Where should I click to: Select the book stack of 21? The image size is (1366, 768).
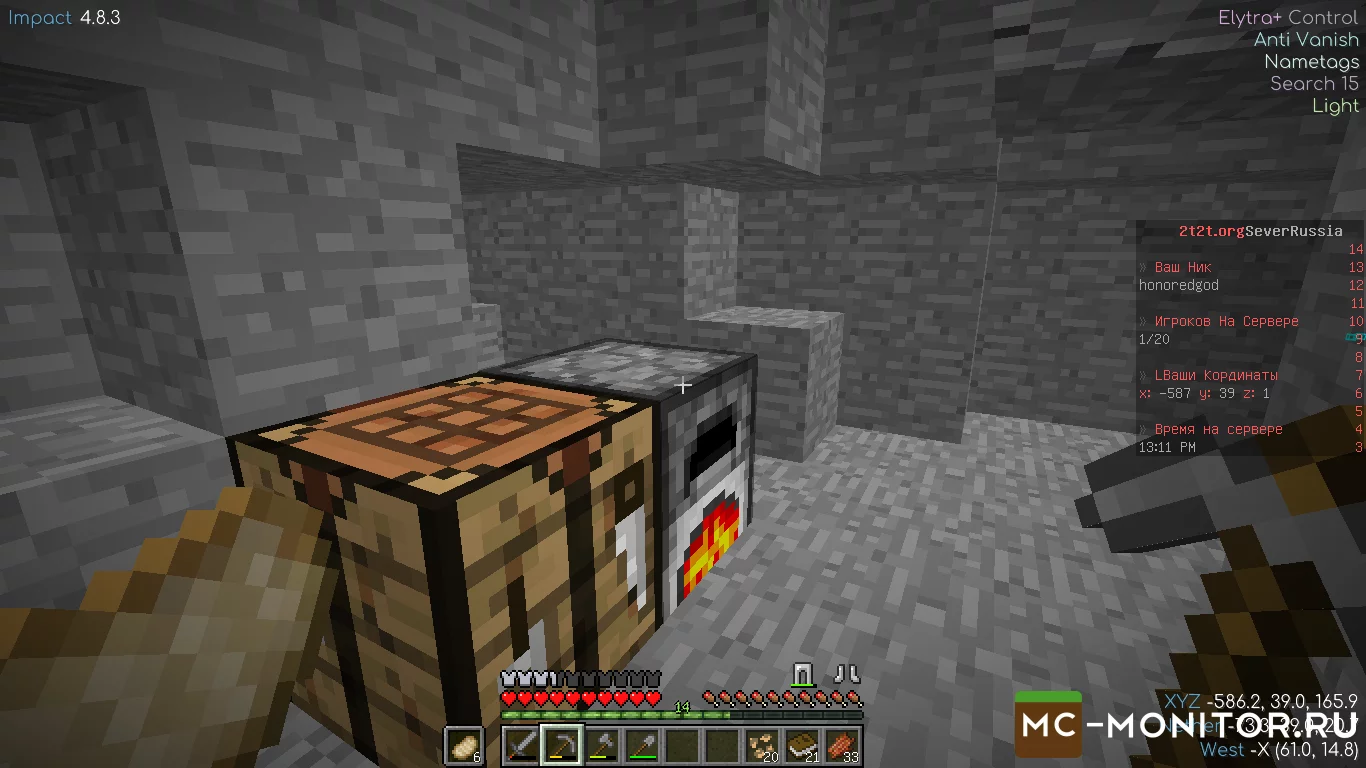click(x=803, y=746)
